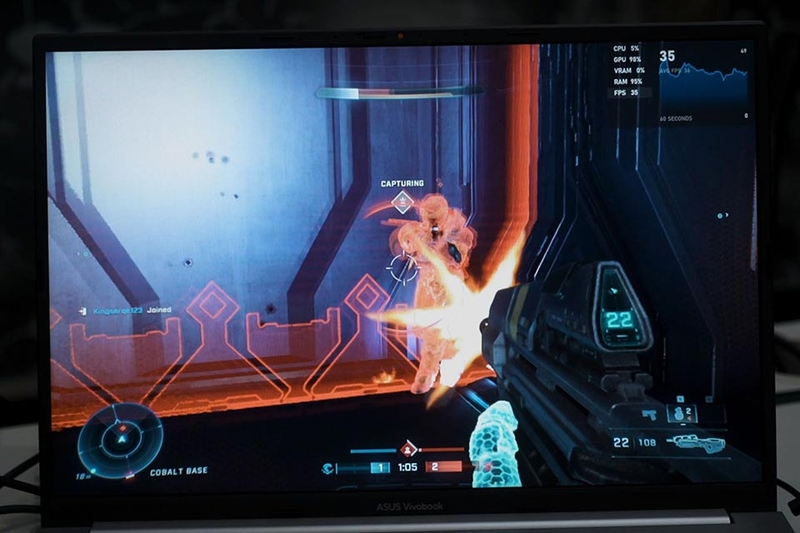Click the CAPTURING objective diamond marker

pyautogui.click(x=402, y=202)
